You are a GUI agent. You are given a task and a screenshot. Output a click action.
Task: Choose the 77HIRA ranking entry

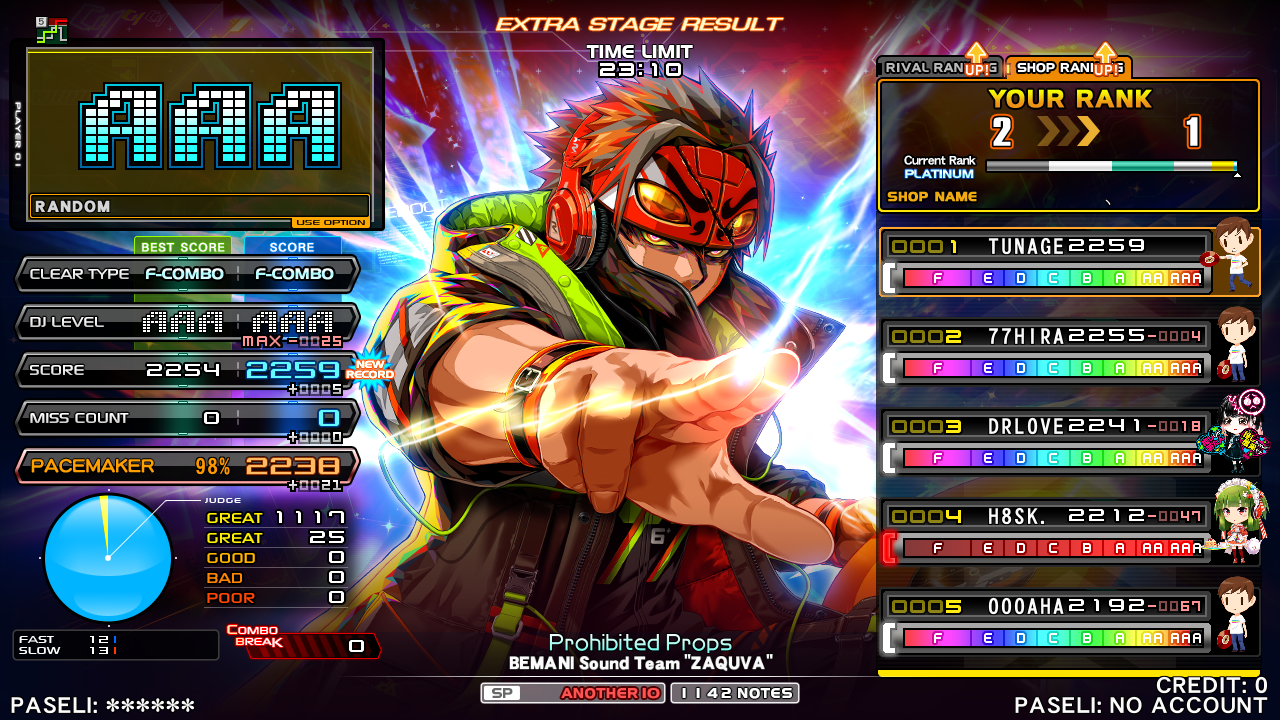click(x=1046, y=351)
